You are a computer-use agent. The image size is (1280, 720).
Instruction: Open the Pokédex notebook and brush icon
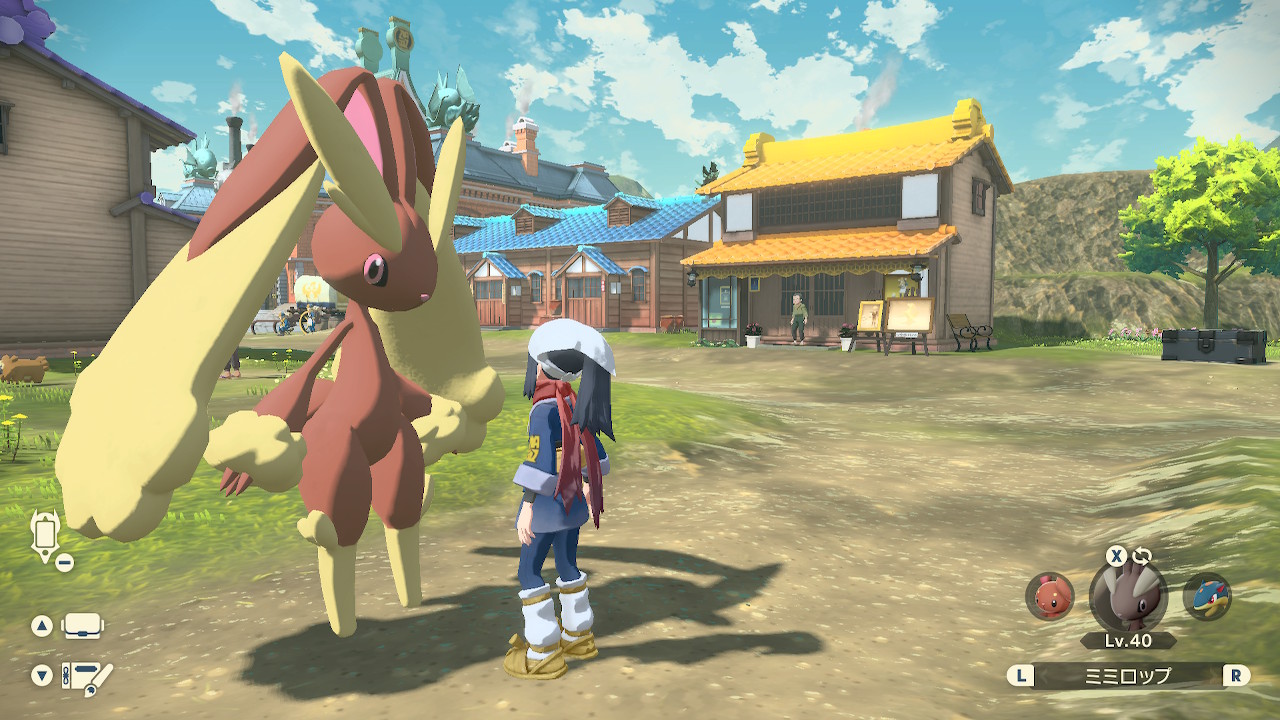[86, 677]
